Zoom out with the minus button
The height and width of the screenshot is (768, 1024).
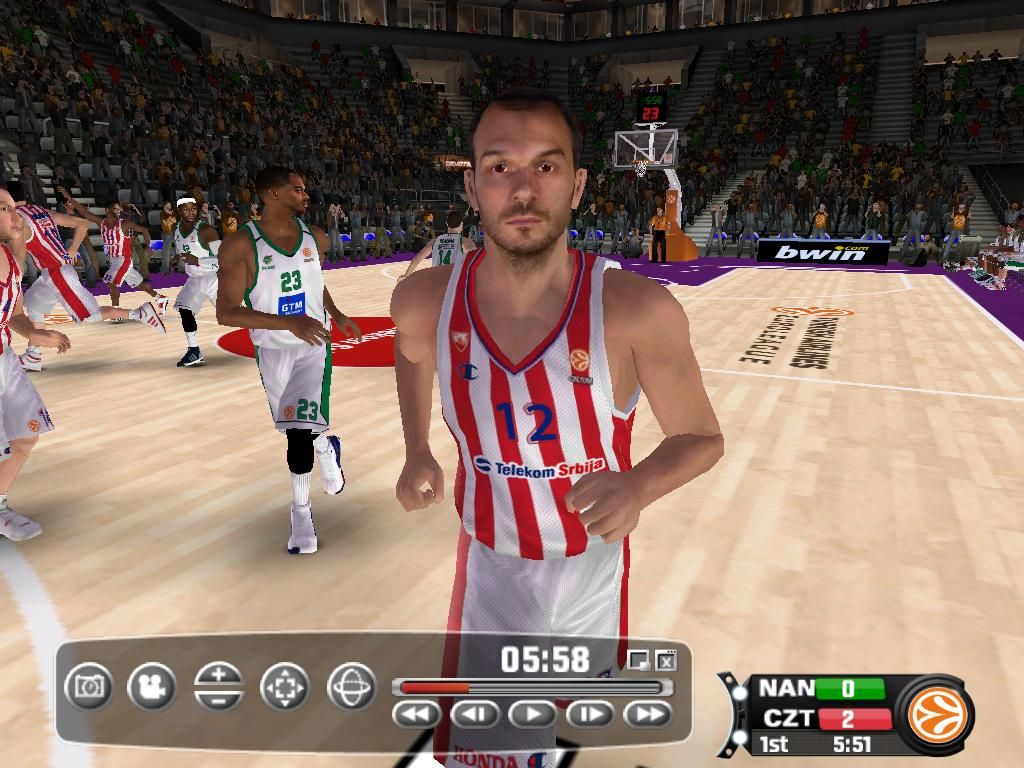[x=219, y=699]
